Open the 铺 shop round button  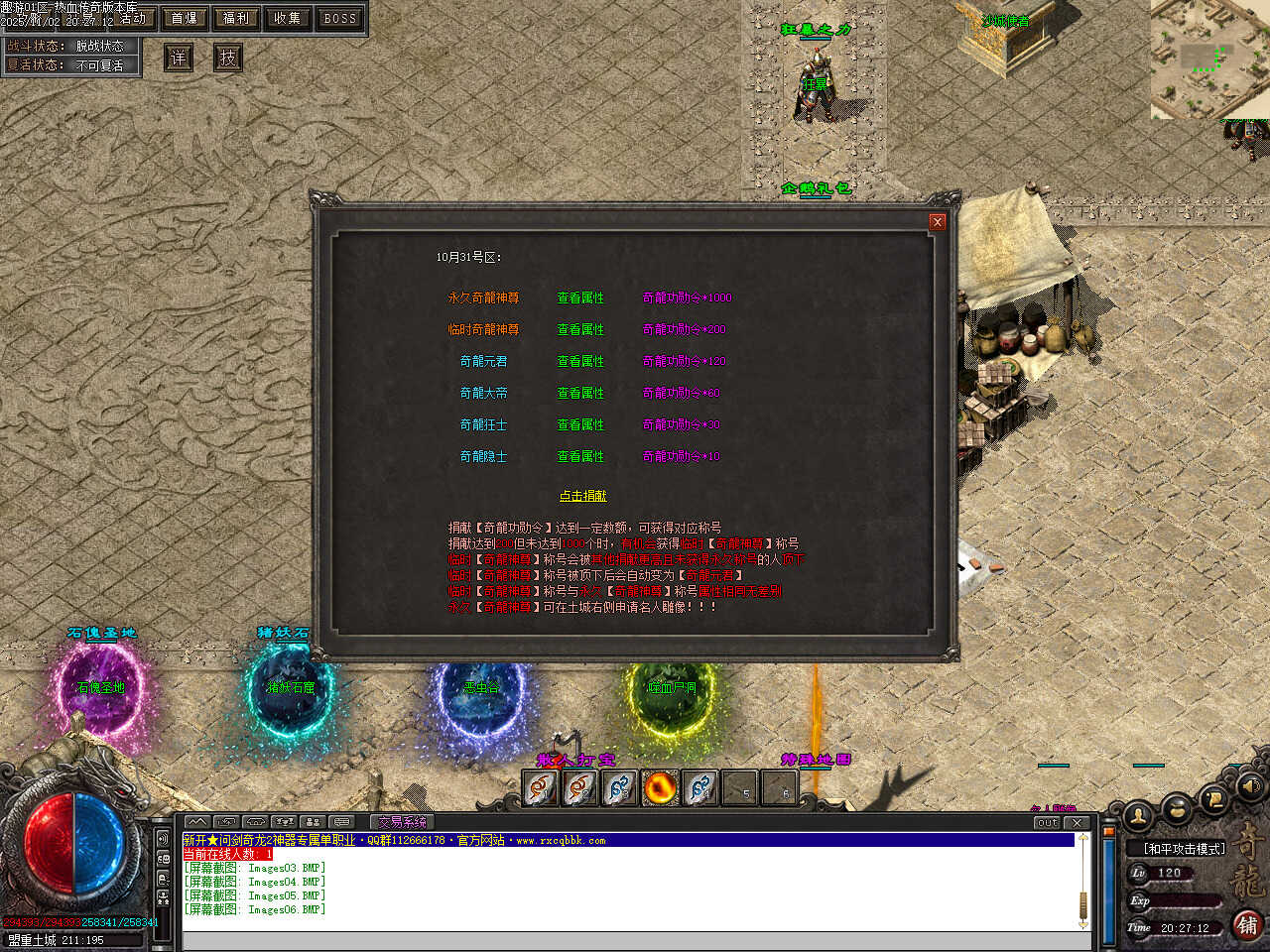coord(1247,924)
